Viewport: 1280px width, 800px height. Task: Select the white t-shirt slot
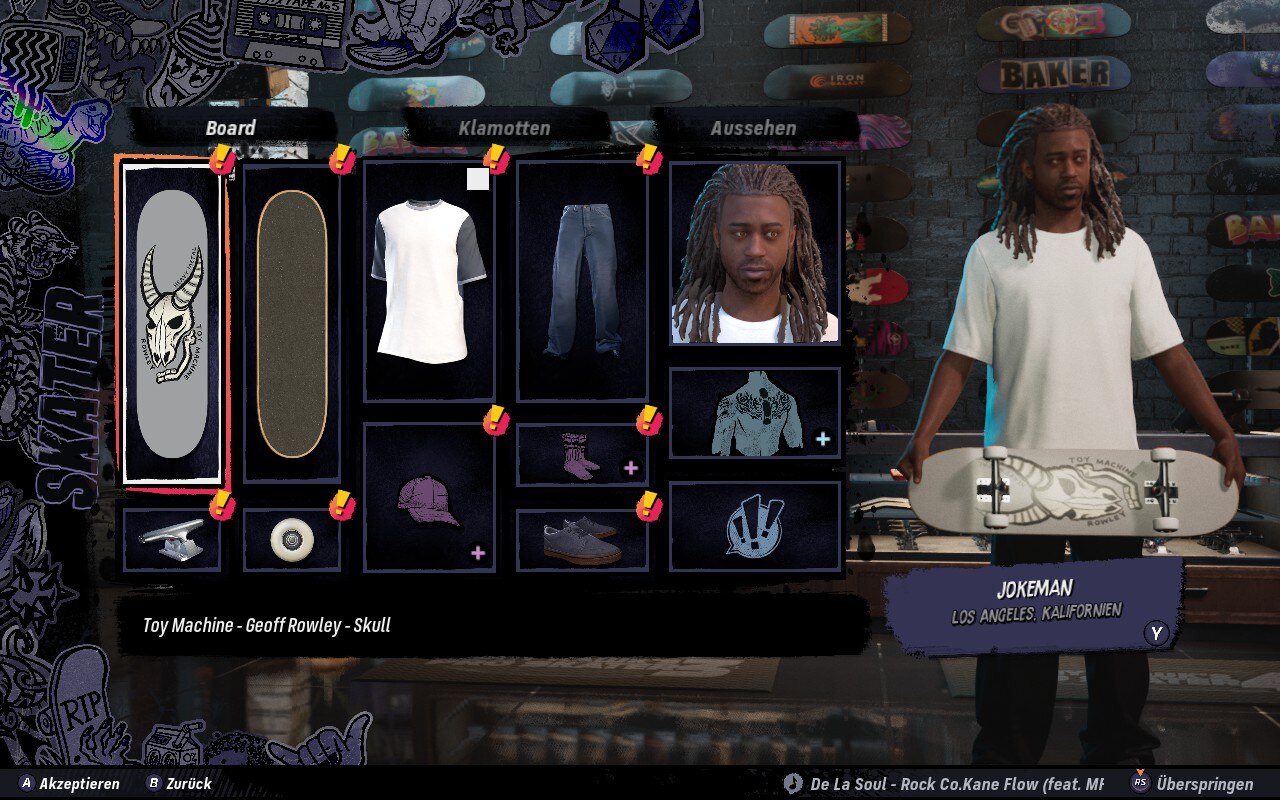[429, 281]
